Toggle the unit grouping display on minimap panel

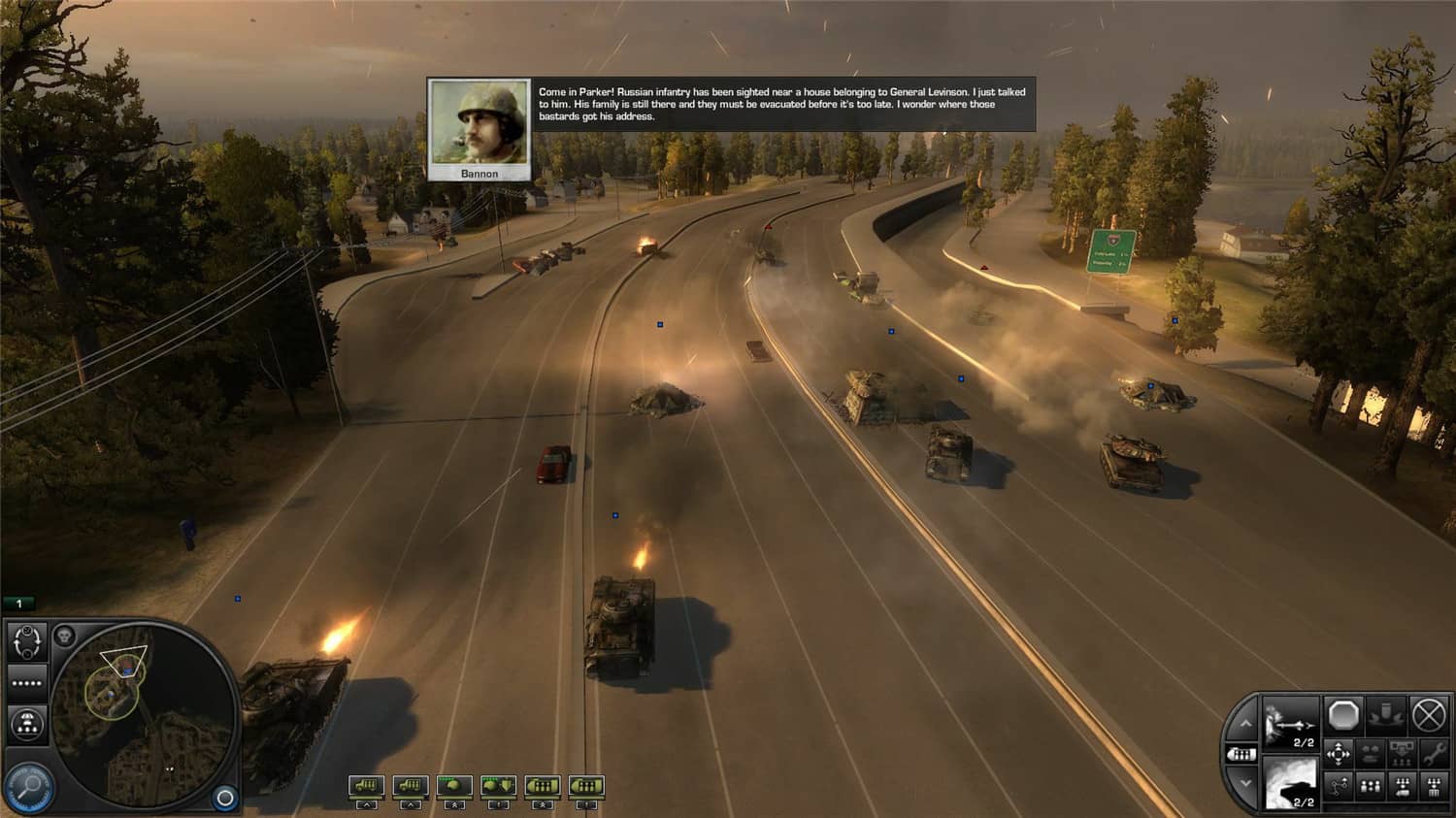click(27, 722)
